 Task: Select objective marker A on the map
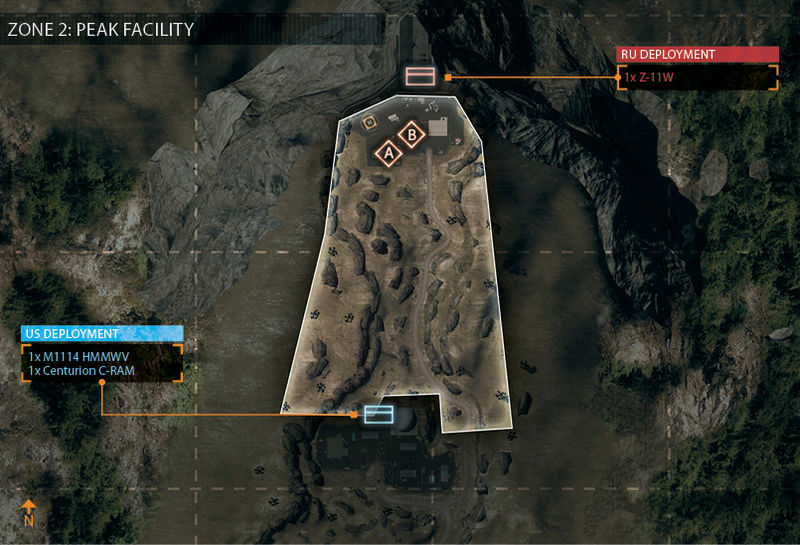pos(387,153)
